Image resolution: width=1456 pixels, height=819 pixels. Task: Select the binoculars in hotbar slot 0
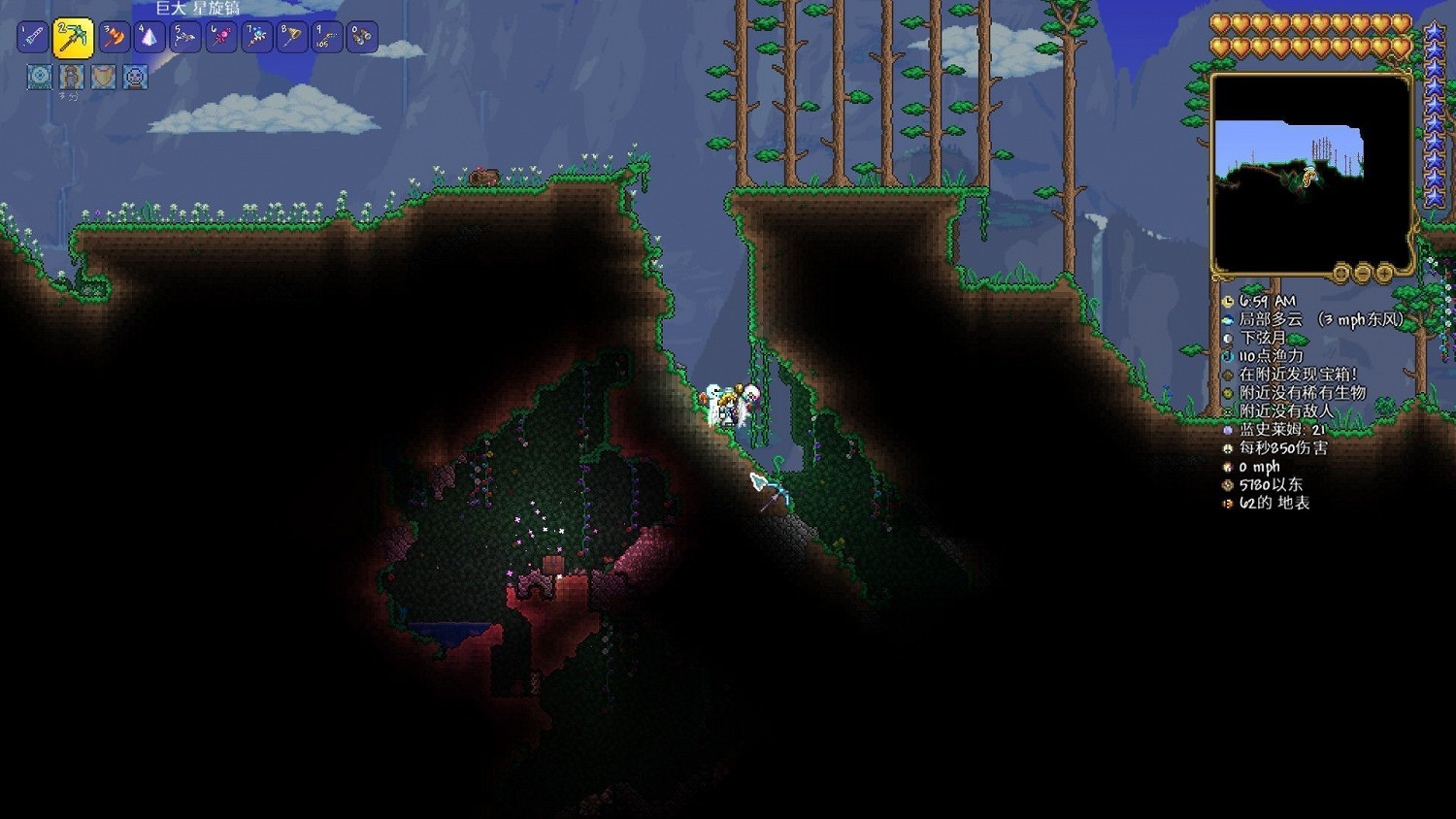[x=362, y=38]
